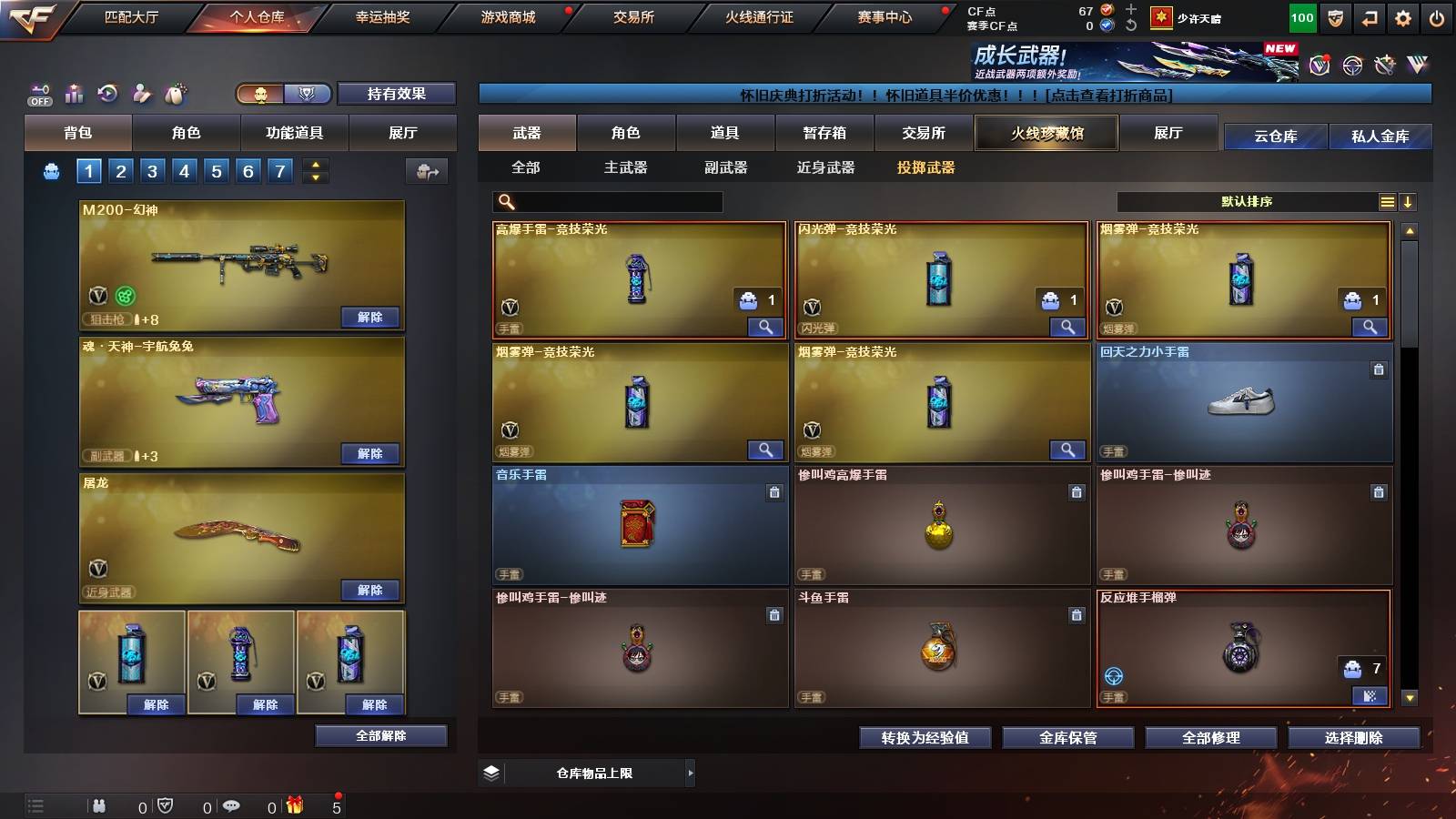The image size is (1456, 819).
Task: Click the 转换为经验值 button at the bottom
Action: pos(925,738)
